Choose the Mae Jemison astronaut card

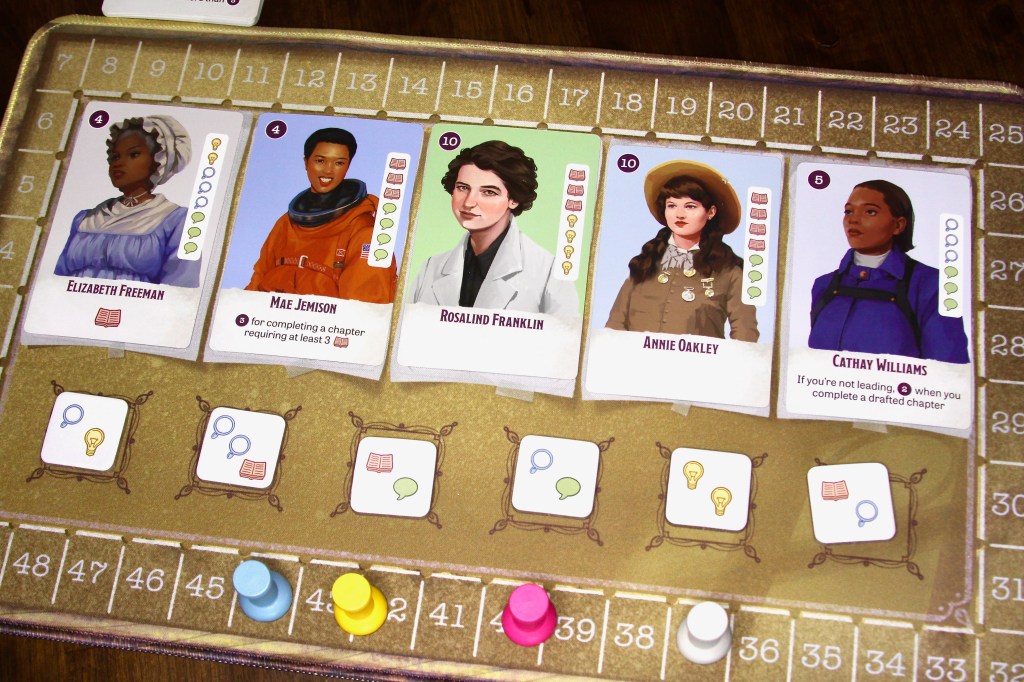tap(313, 240)
